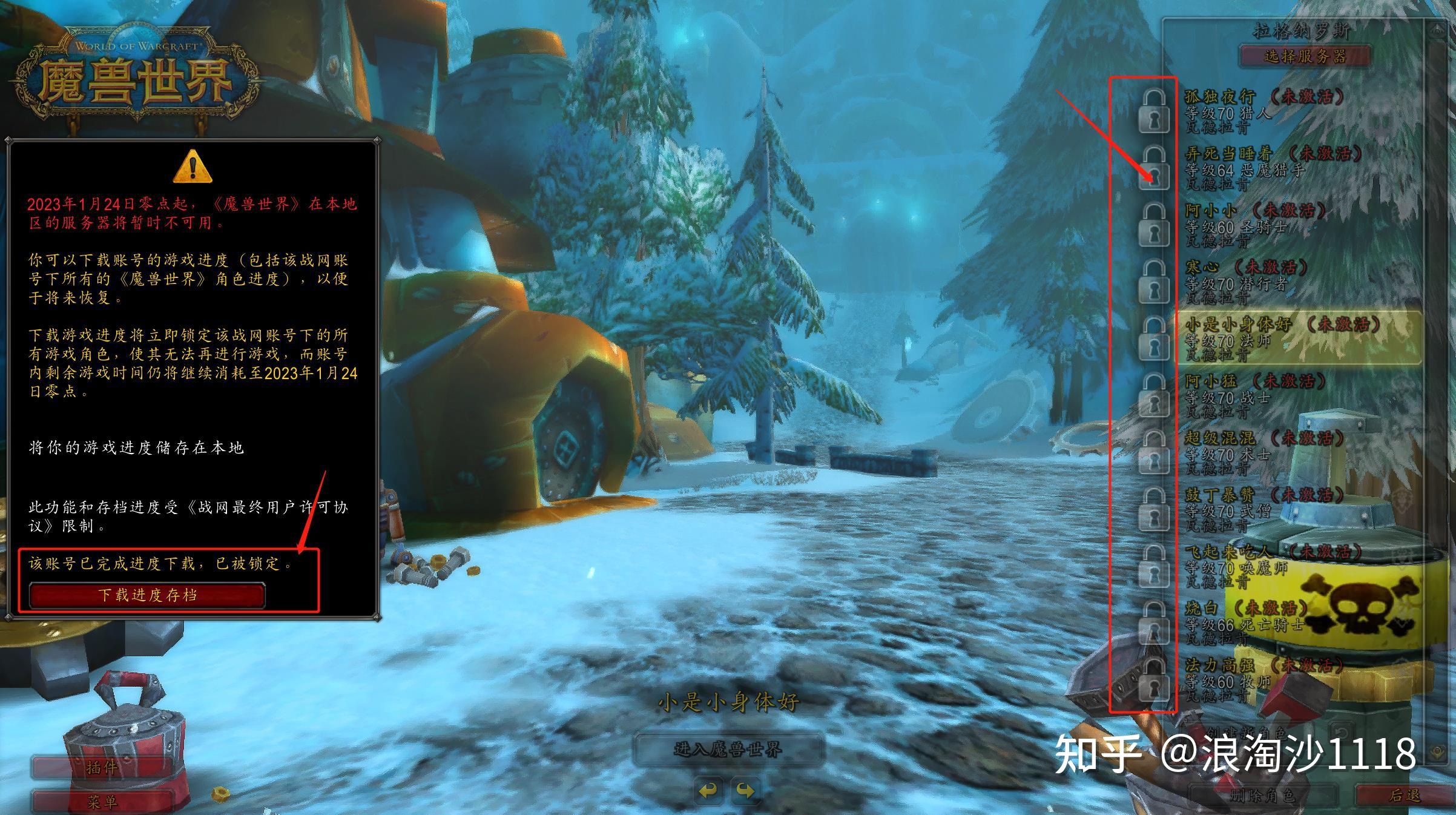The image size is (1456, 815).
Task: Click the 选择服务器 (select server) button
Action: (1305, 56)
